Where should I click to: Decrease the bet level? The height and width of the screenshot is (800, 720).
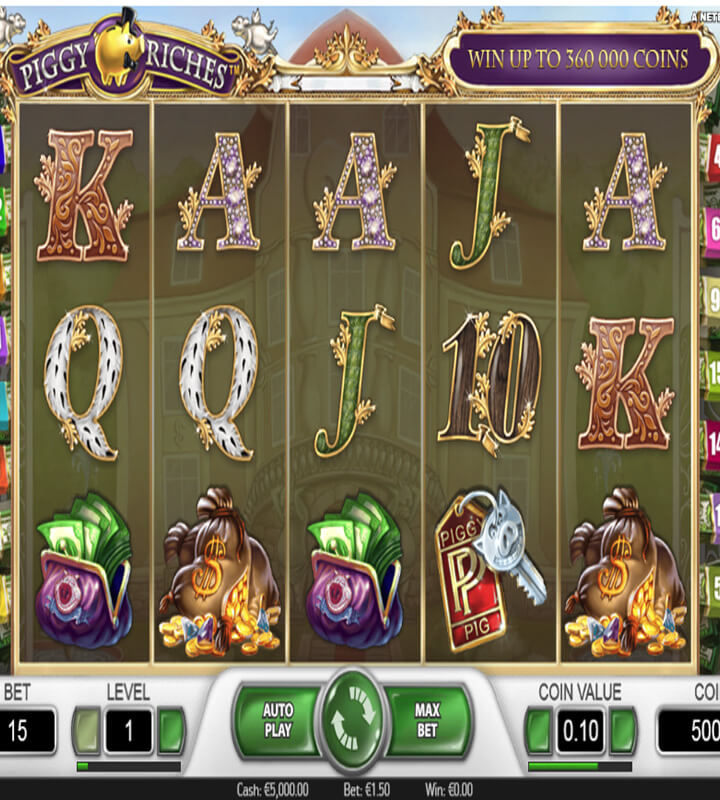click(x=88, y=729)
